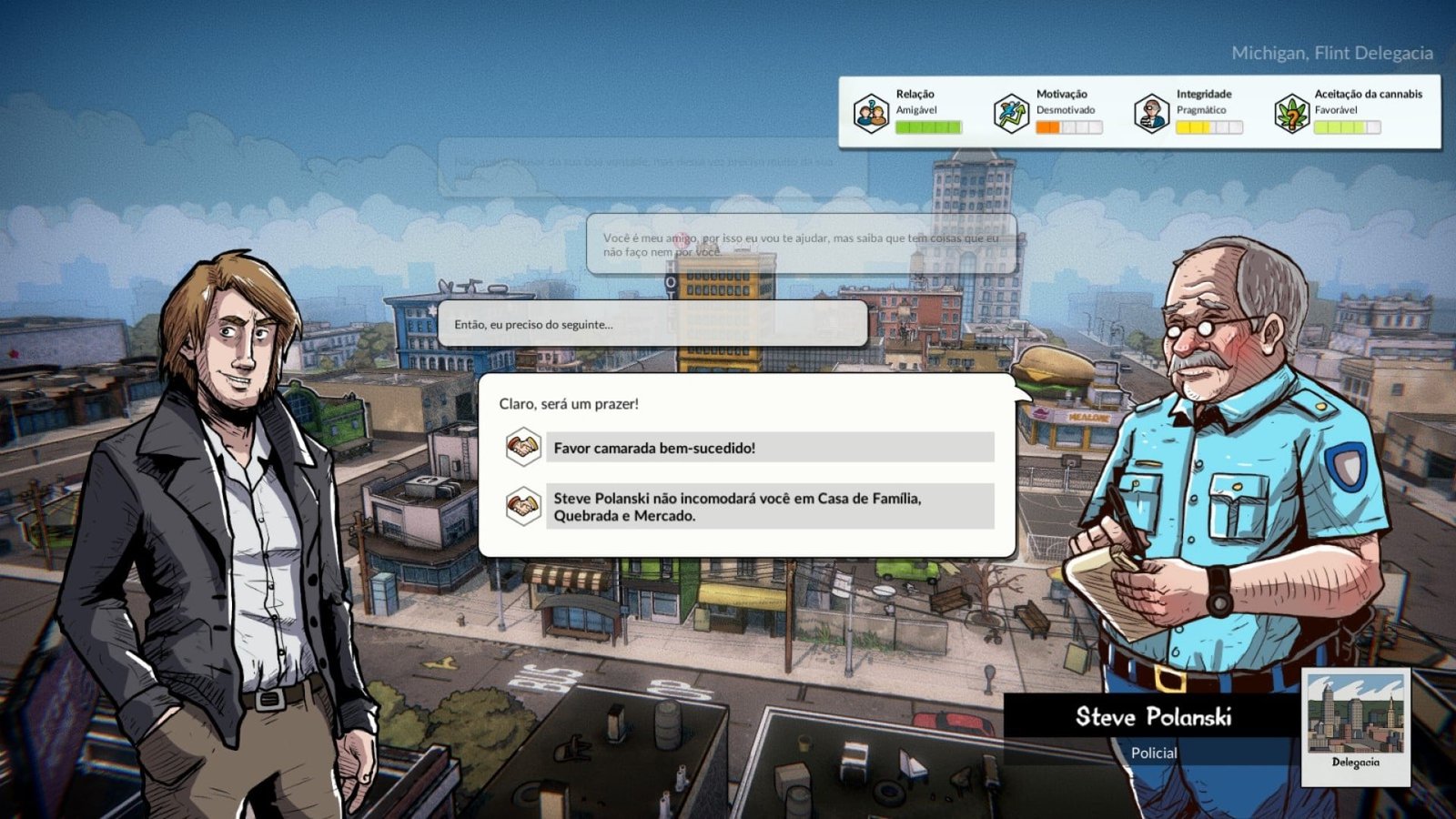Viewport: 1456px width, 819px height.
Task: Open the Delegacia location thumbnail
Action: pos(1355,725)
